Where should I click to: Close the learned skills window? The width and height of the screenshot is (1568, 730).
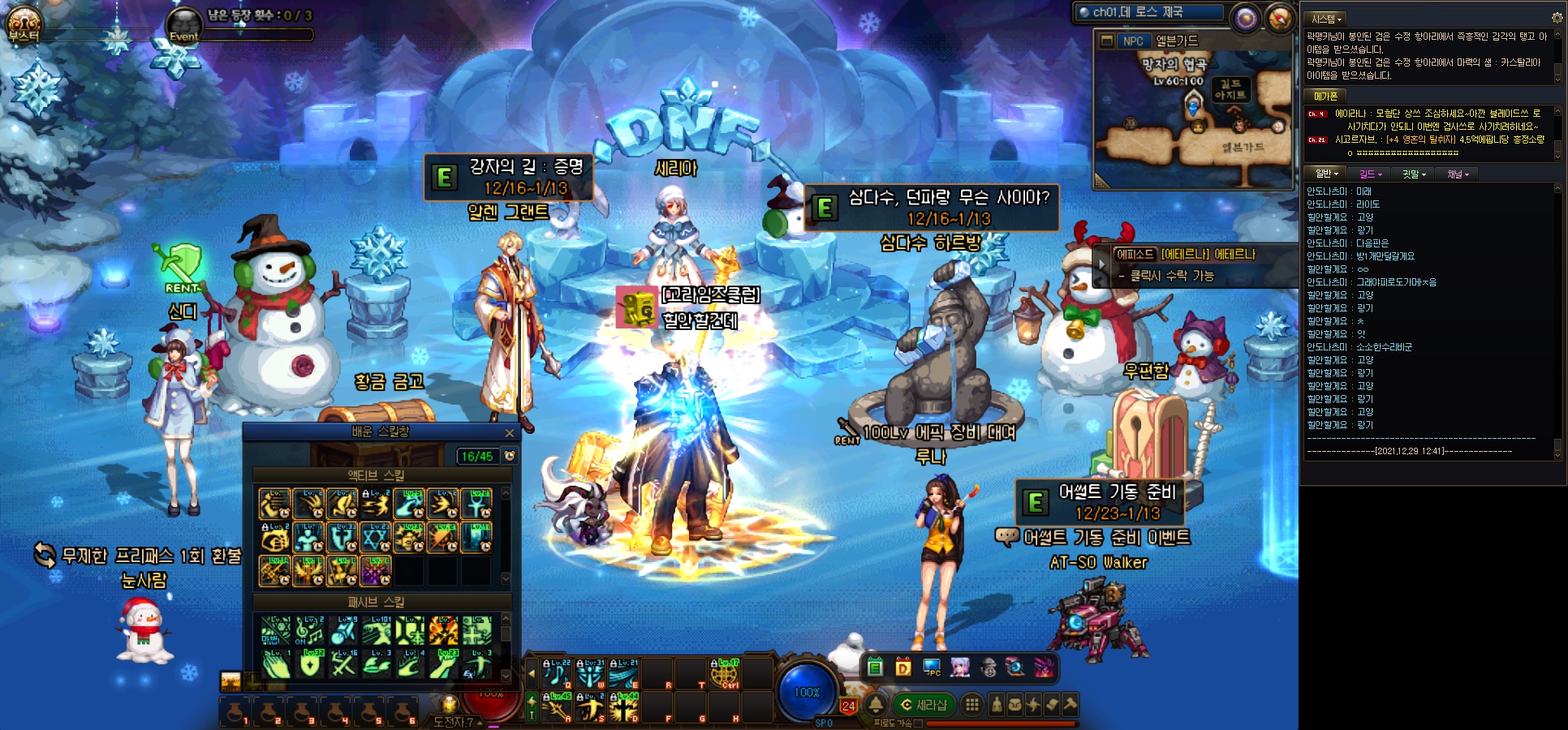coord(510,433)
